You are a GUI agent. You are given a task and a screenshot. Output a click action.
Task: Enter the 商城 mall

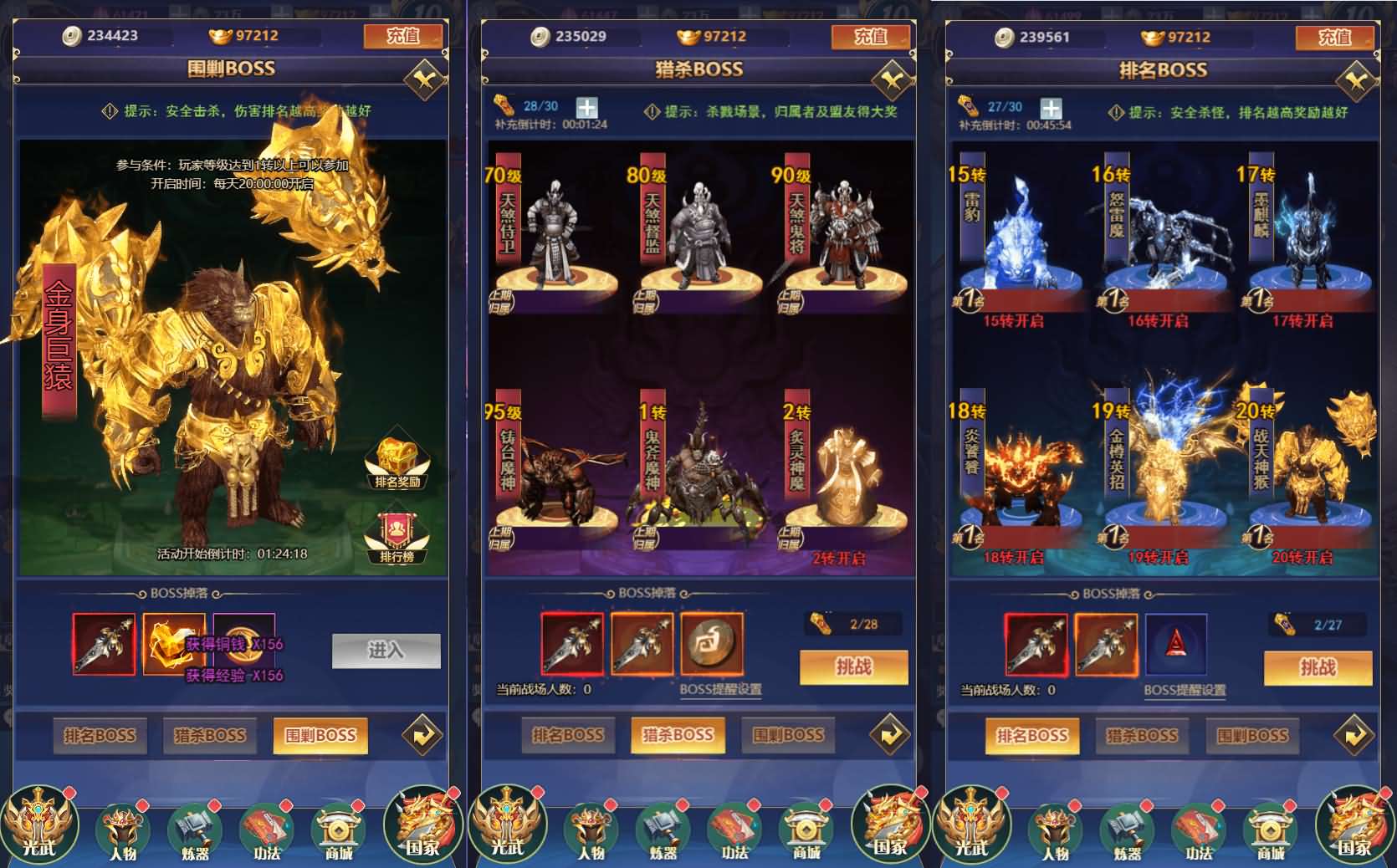[x=338, y=828]
